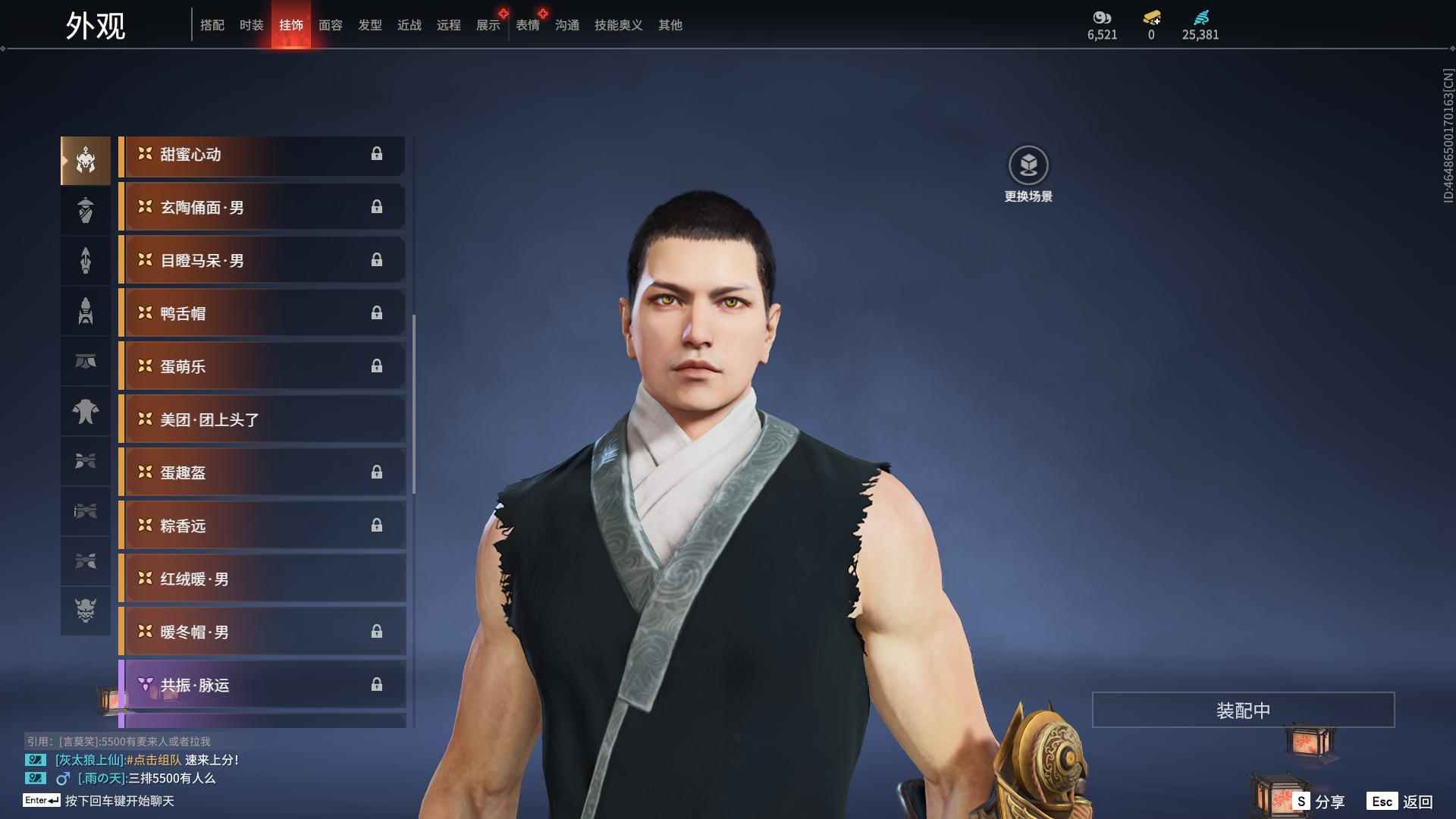Screen dimensions: 1456x819
Task: Select the purple 共振·脉运 entry
Action: pyautogui.click(x=262, y=686)
